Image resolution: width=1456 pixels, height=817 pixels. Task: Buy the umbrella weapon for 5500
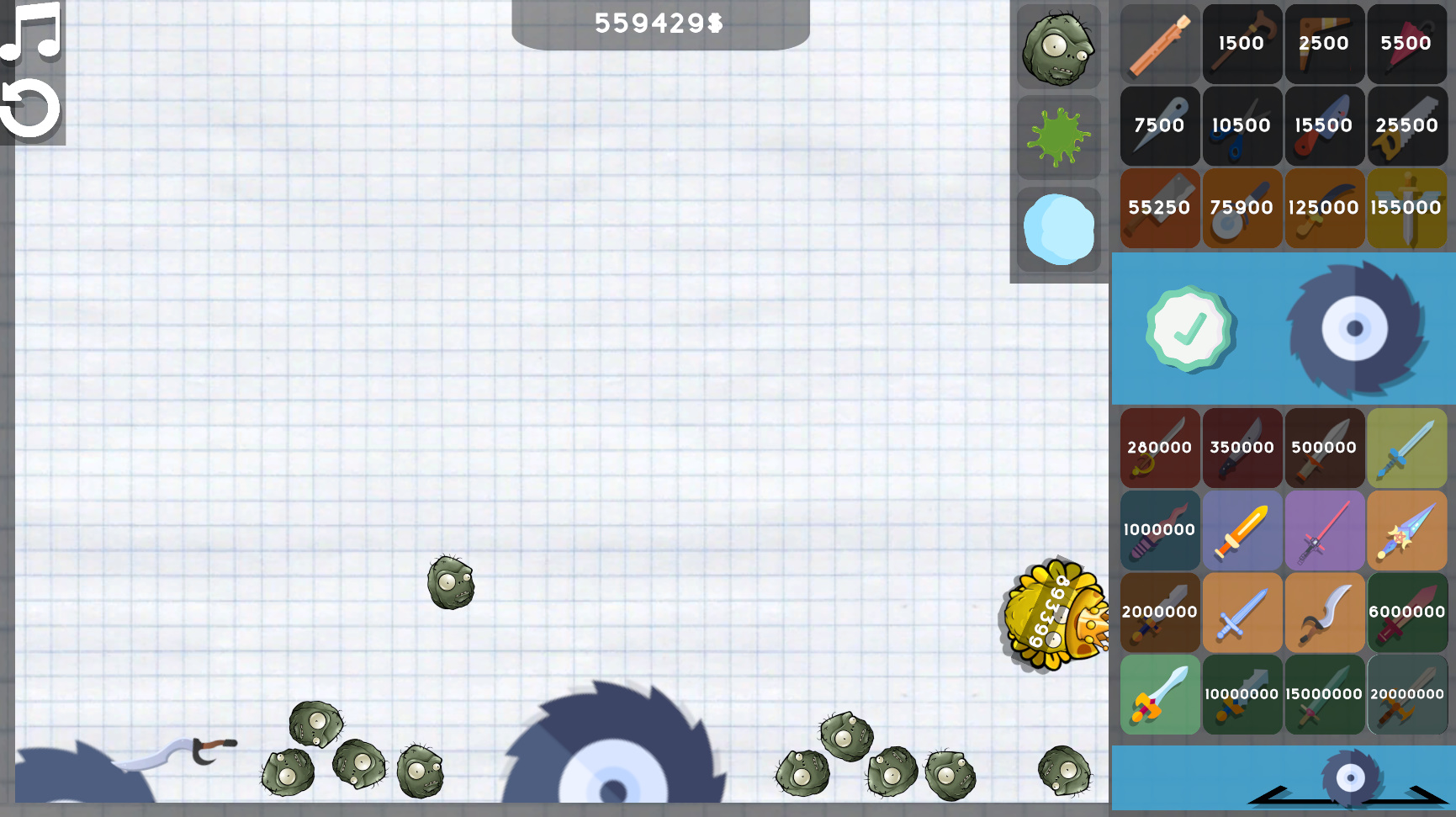[1407, 44]
